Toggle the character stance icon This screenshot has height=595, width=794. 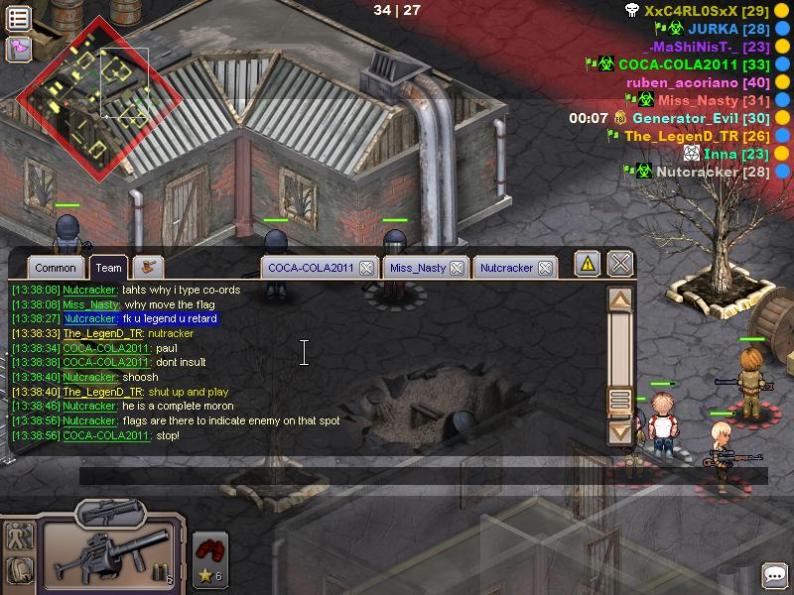click(19, 537)
